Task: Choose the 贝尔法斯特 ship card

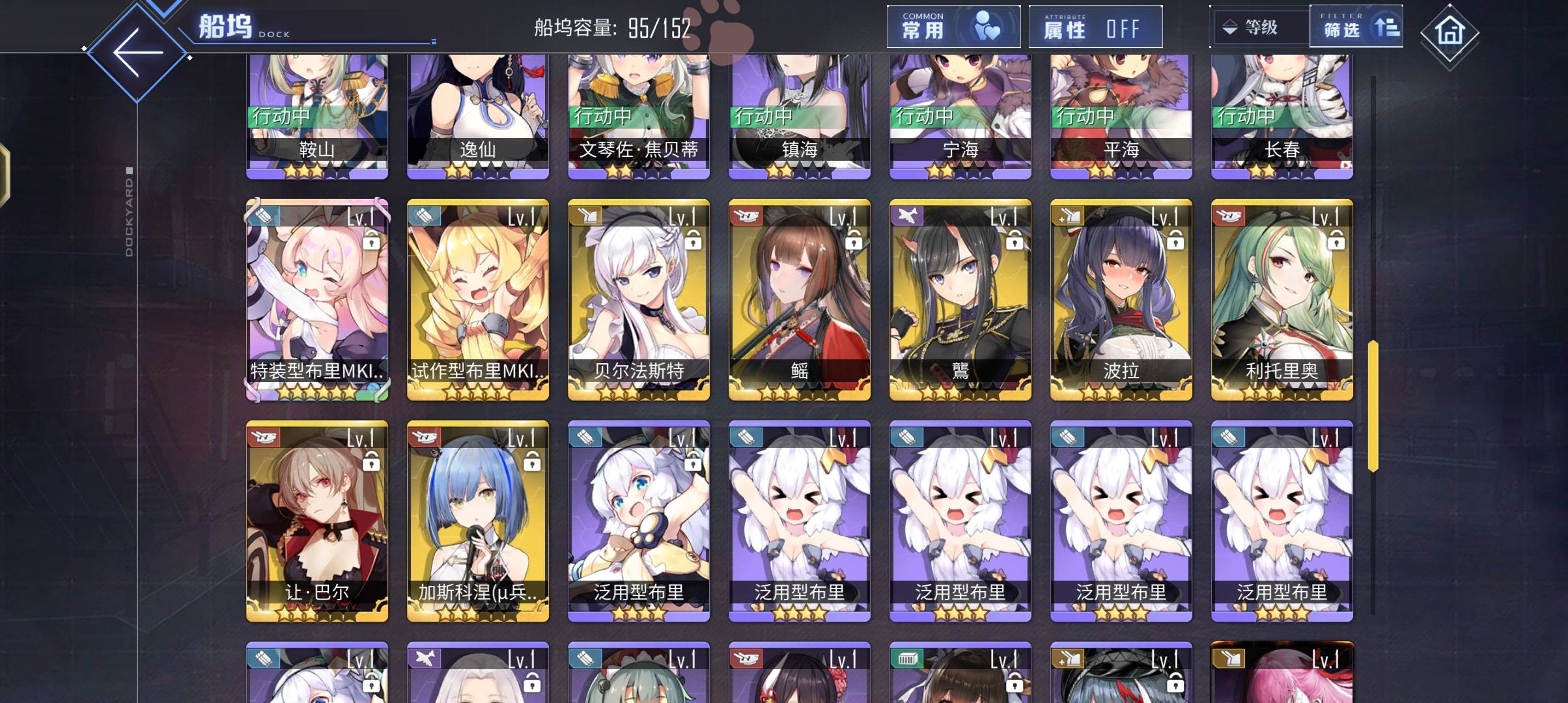Action: point(639,299)
